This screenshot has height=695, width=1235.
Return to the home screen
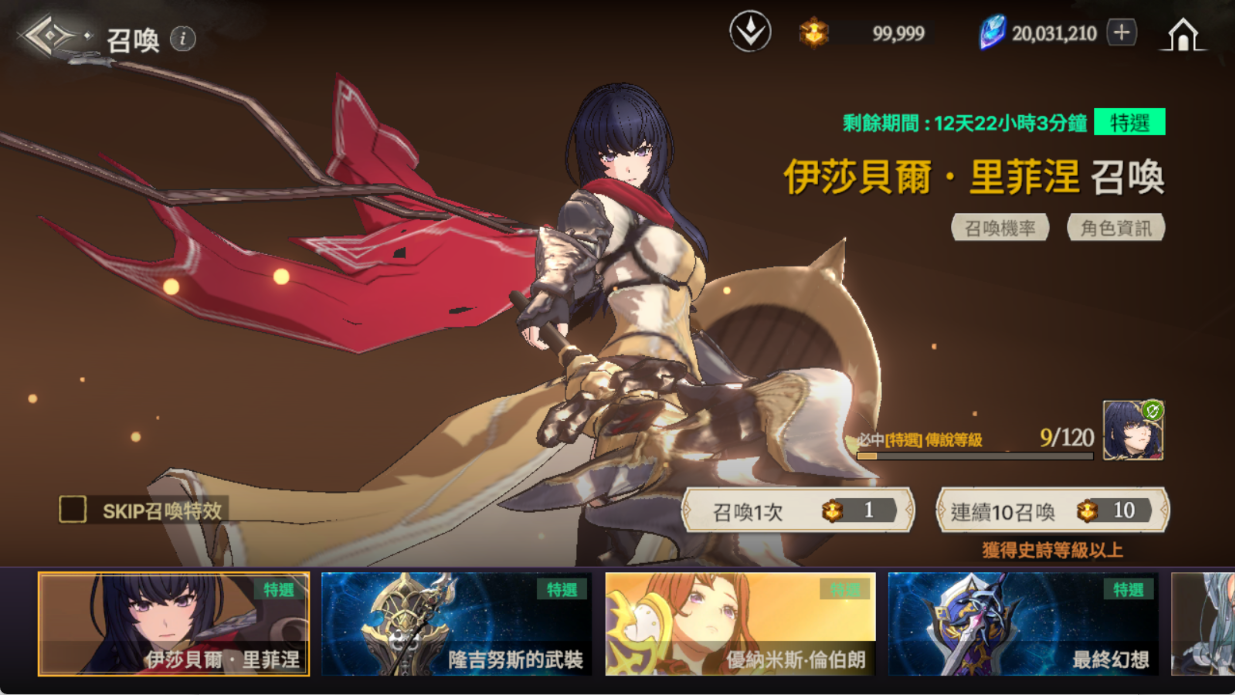tap(1183, 35)
